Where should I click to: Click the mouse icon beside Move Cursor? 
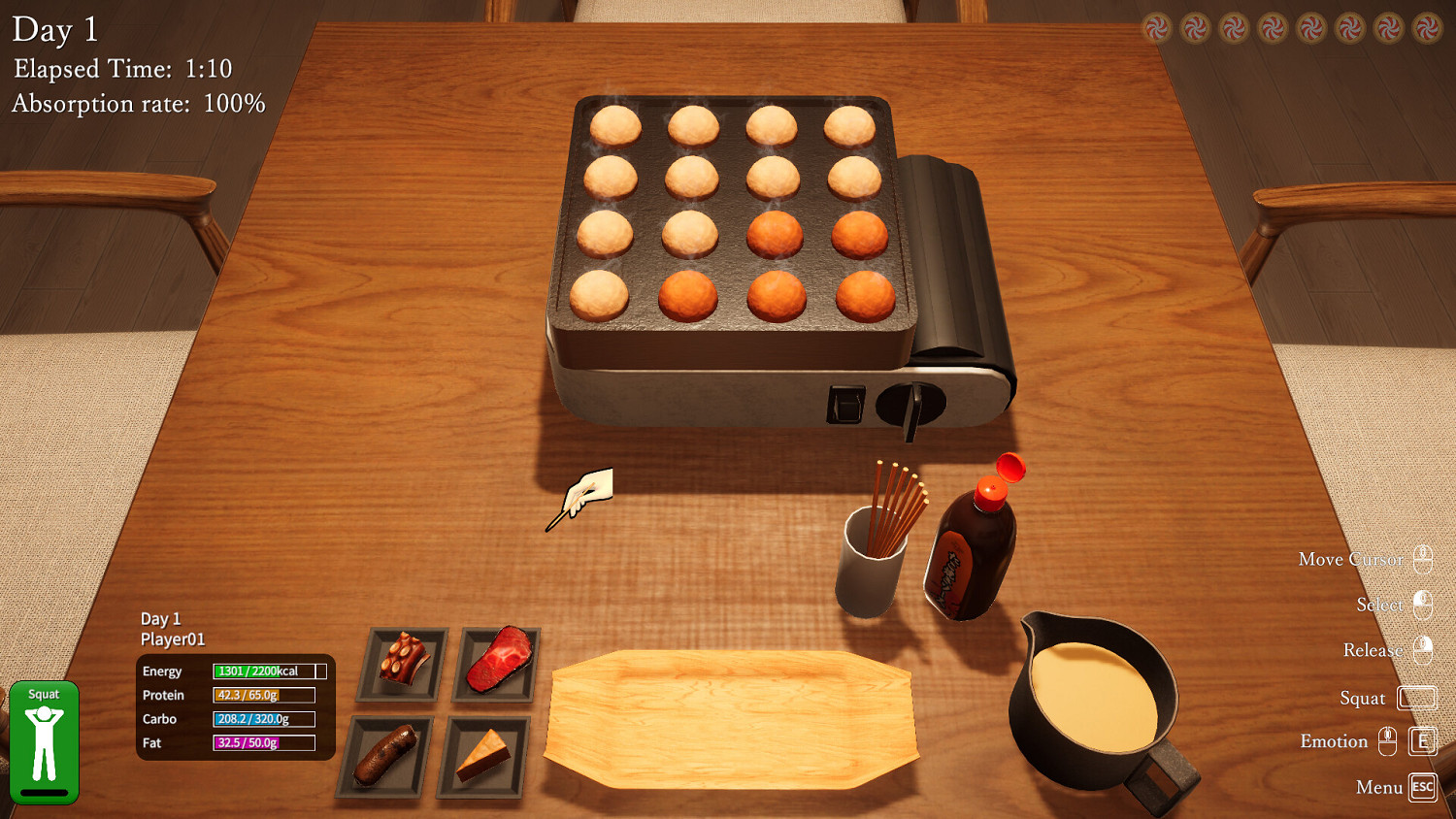[x=1421, y=559]
